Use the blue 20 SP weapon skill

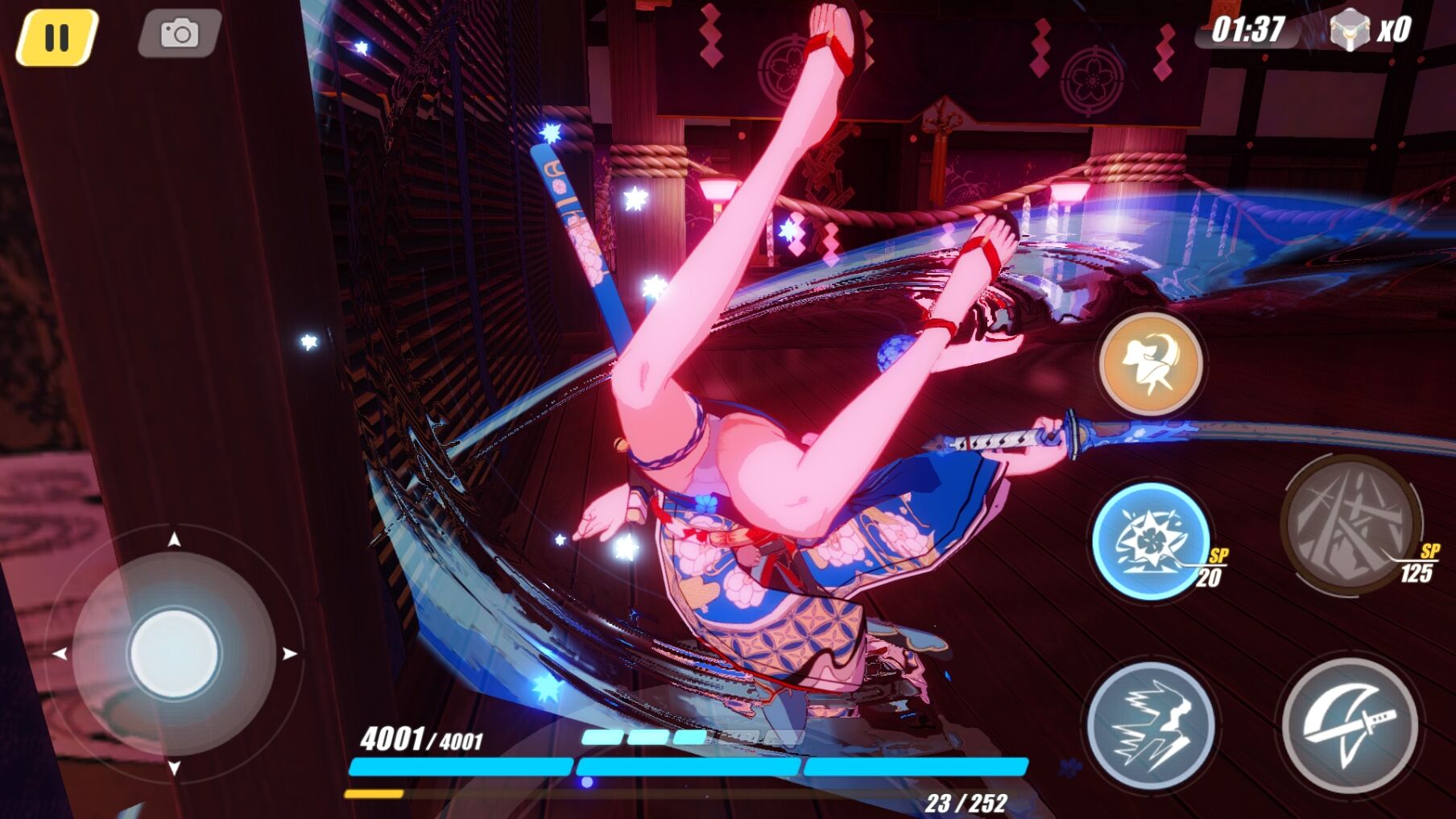[x=1150, y=540]
